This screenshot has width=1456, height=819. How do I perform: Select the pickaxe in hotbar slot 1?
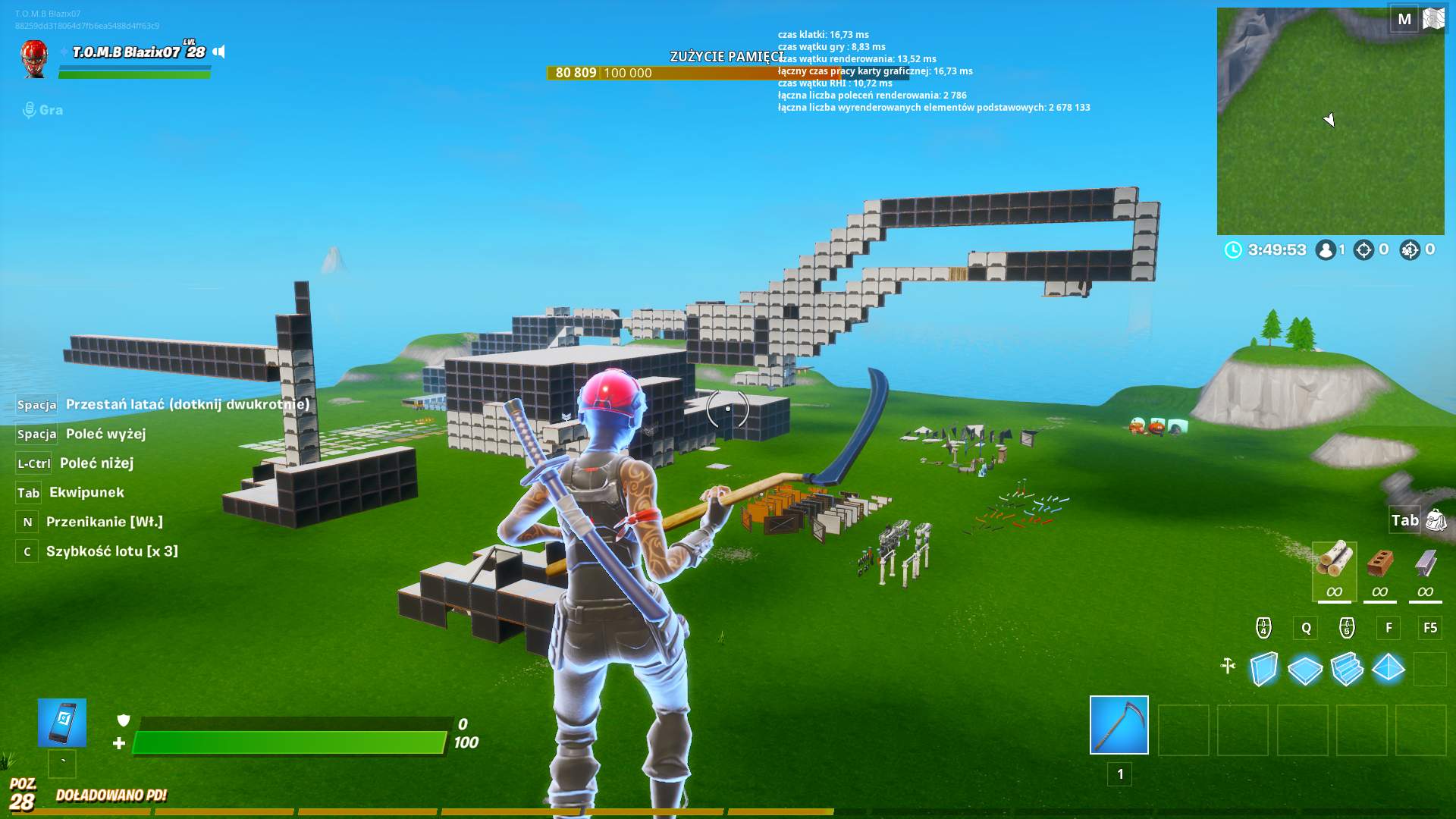coord(1119,726)
